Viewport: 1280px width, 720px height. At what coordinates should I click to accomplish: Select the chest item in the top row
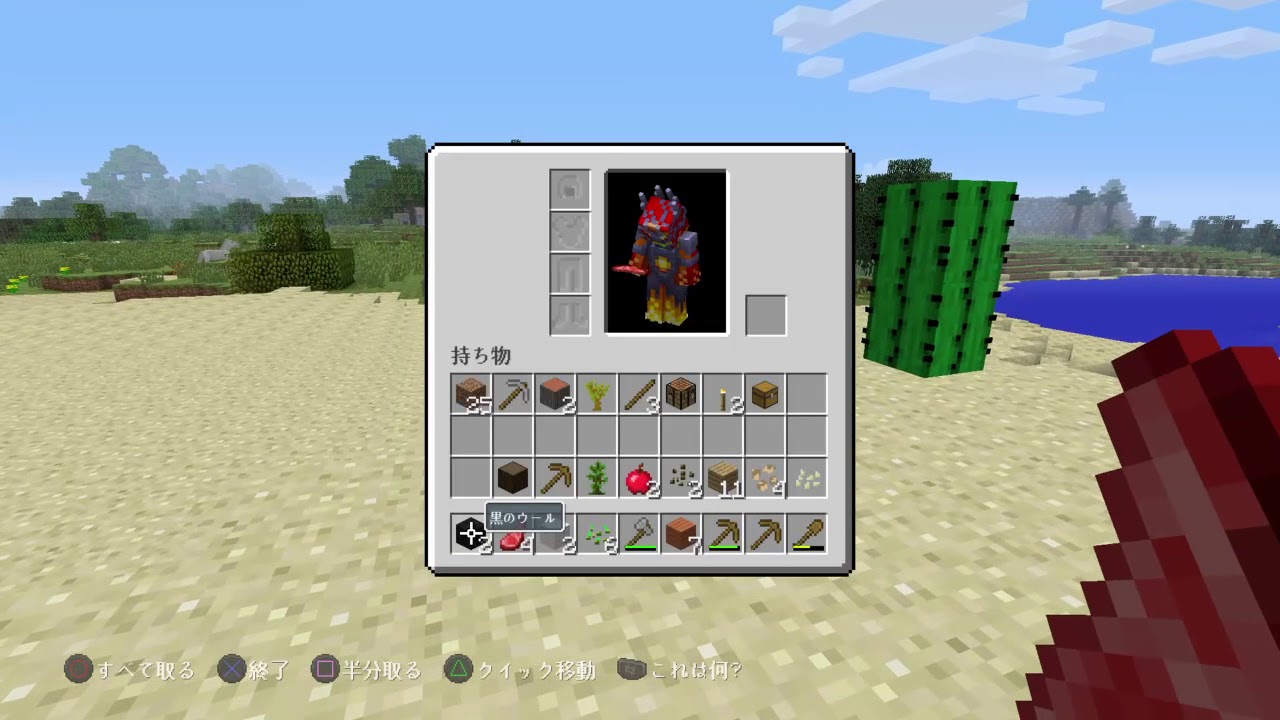coord(763,395)
